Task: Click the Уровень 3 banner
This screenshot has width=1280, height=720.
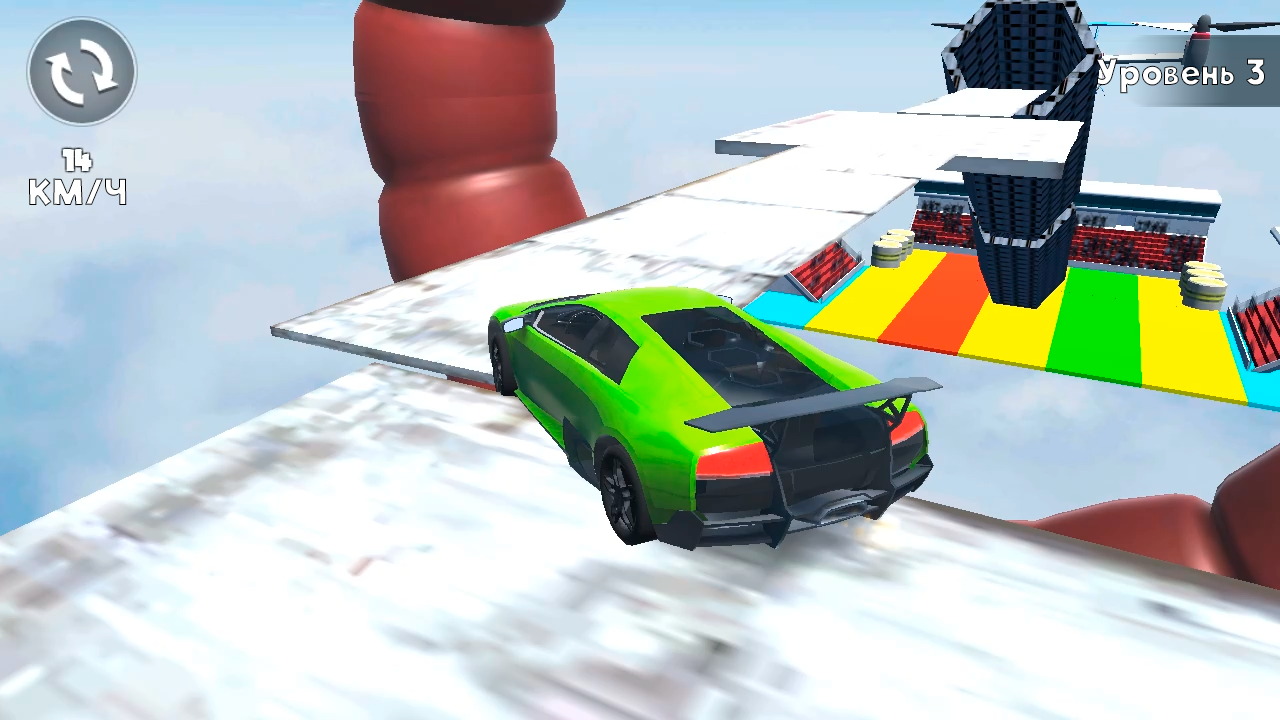Action: click(x=1180, y=72)
